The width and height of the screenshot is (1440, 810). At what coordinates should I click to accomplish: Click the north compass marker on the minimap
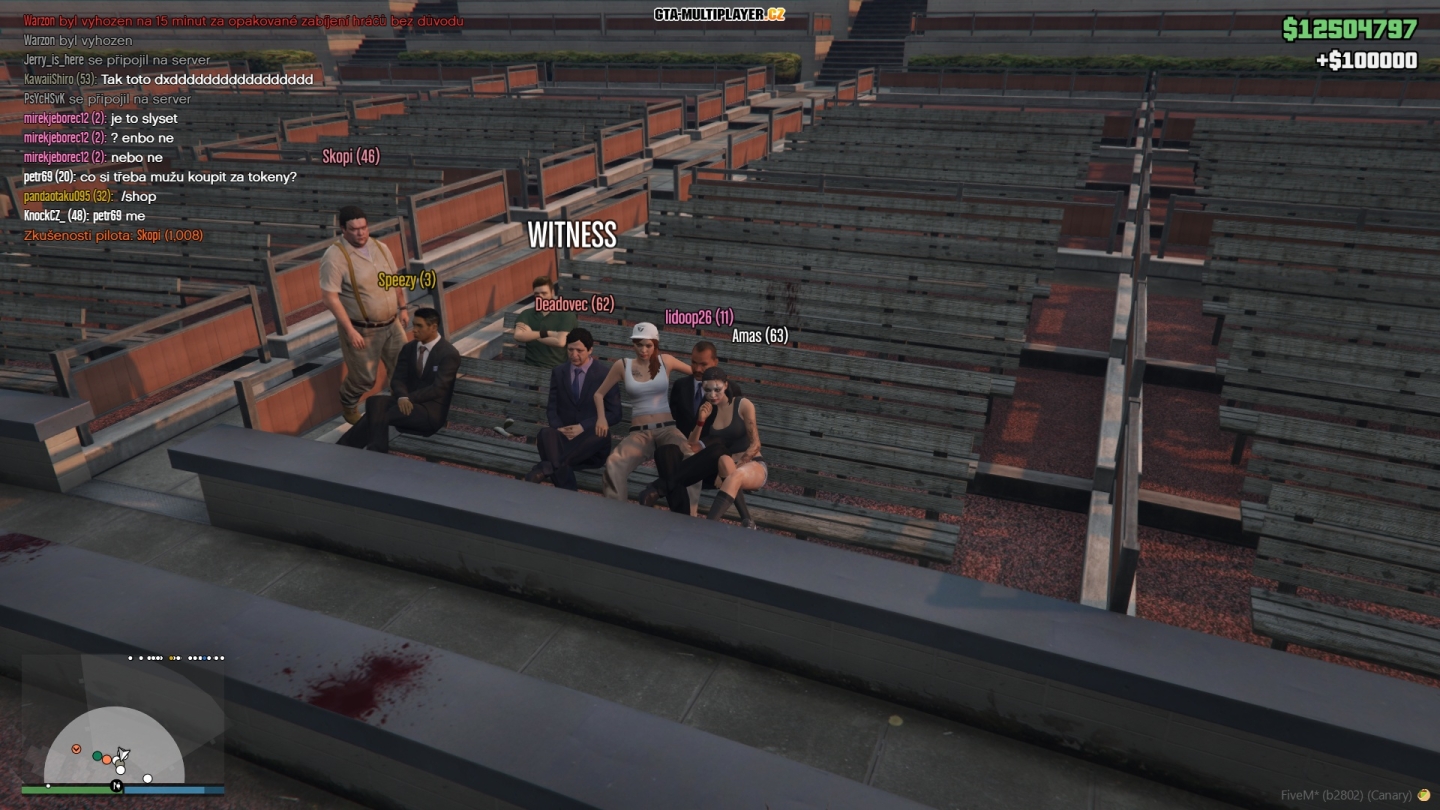pos(117,785)
